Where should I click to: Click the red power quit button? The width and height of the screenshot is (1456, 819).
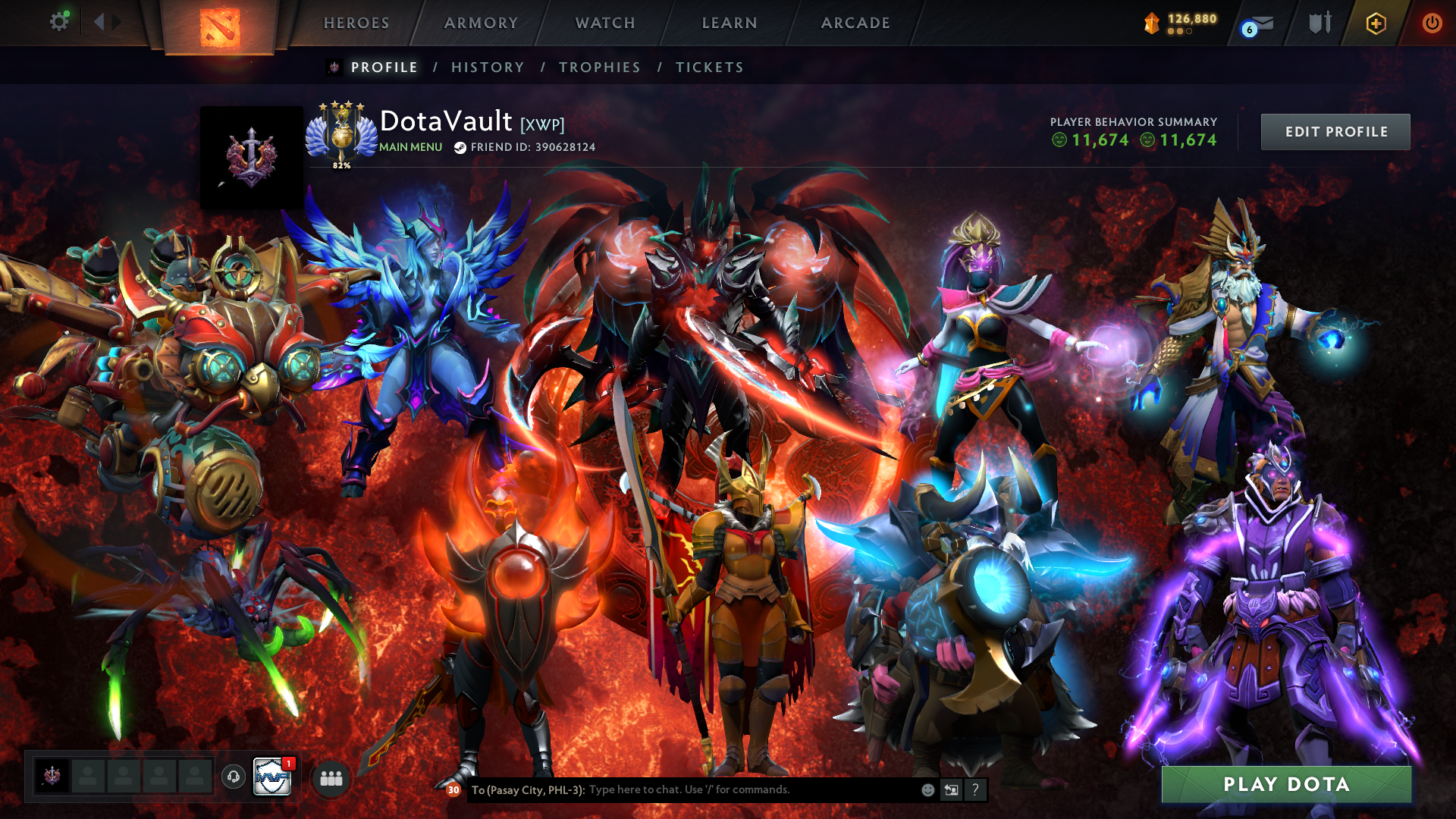tap(1432, 23)
